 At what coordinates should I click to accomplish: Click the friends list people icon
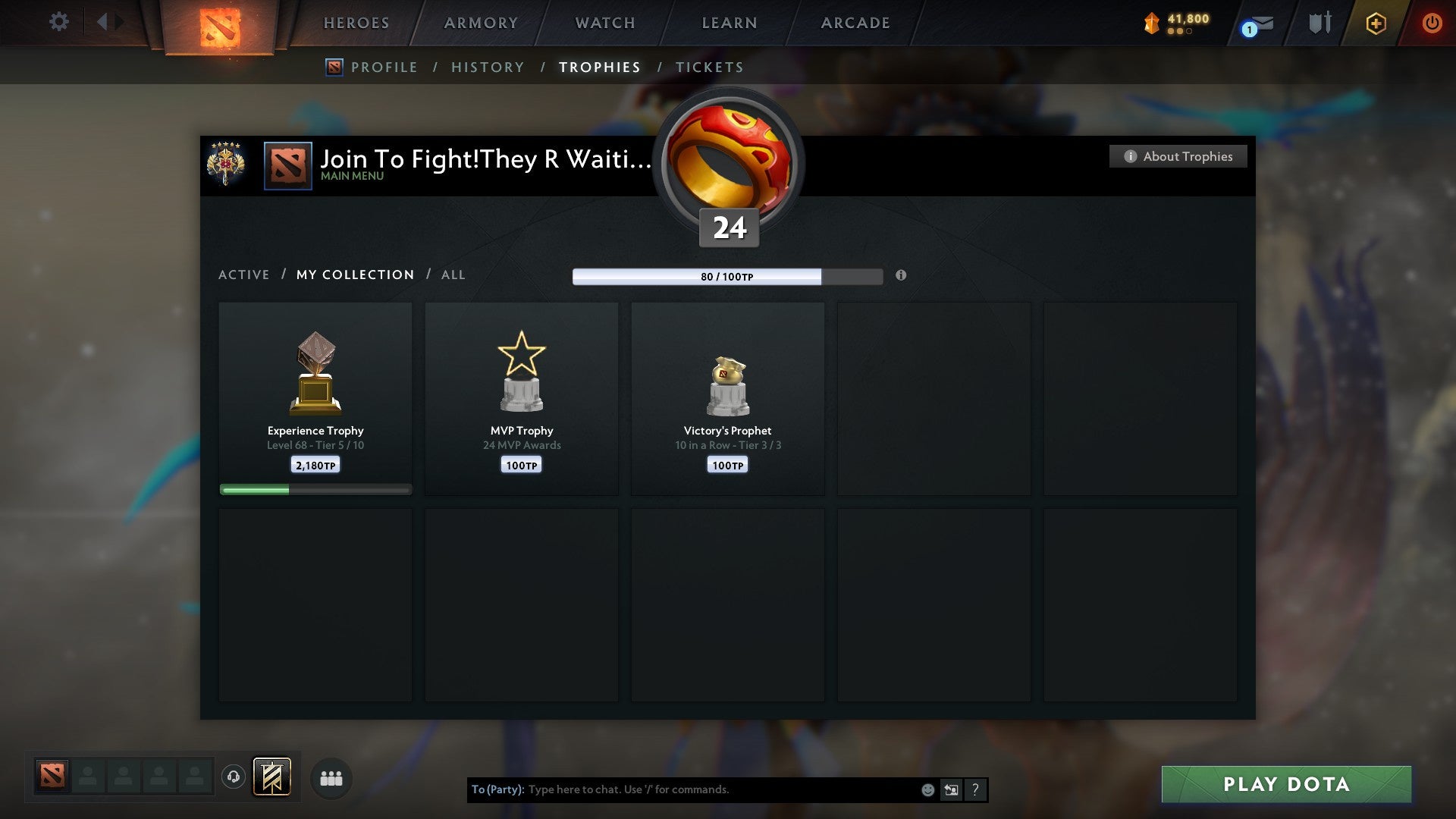point(331,778)
